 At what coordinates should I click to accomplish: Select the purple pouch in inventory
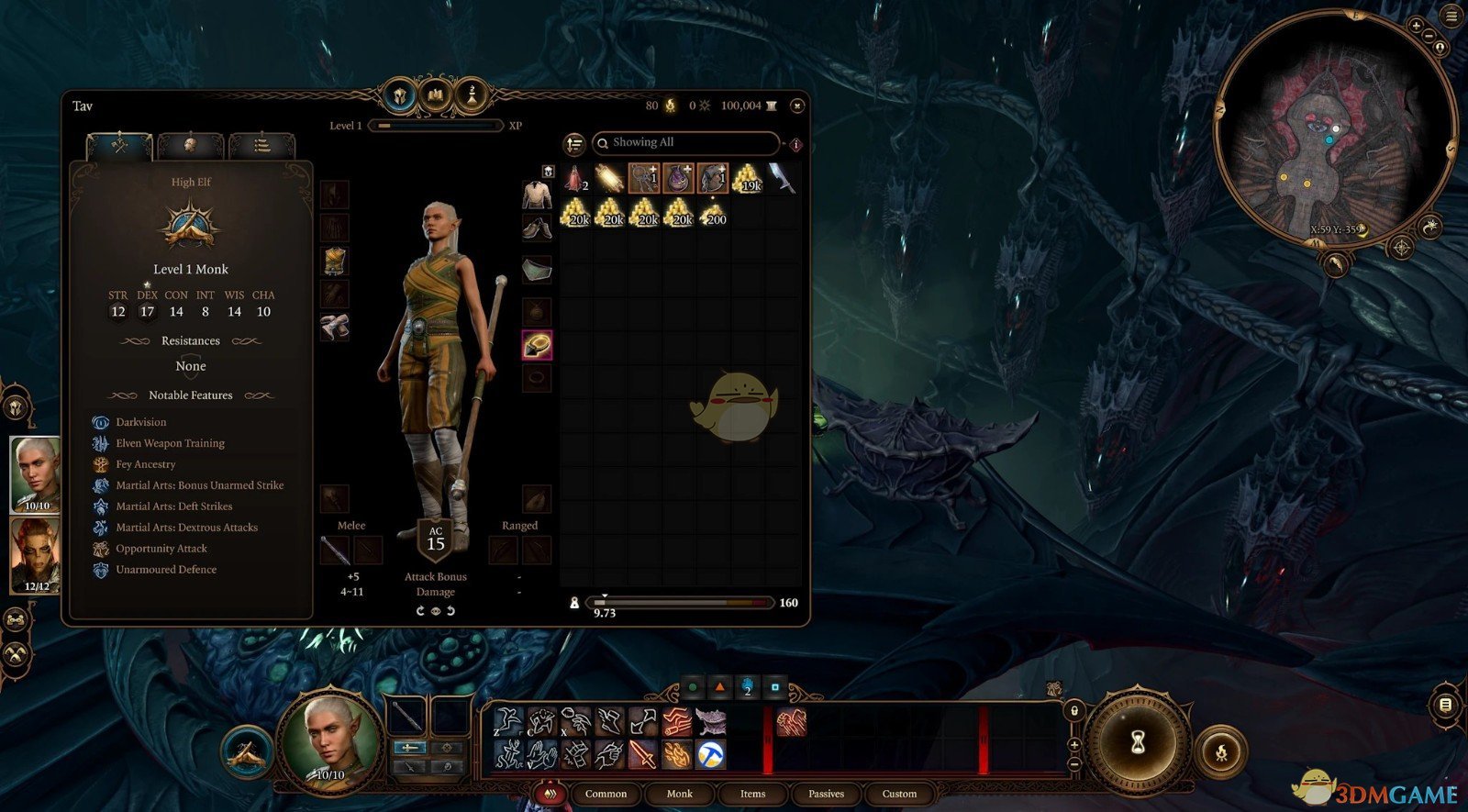coord(678,178)
